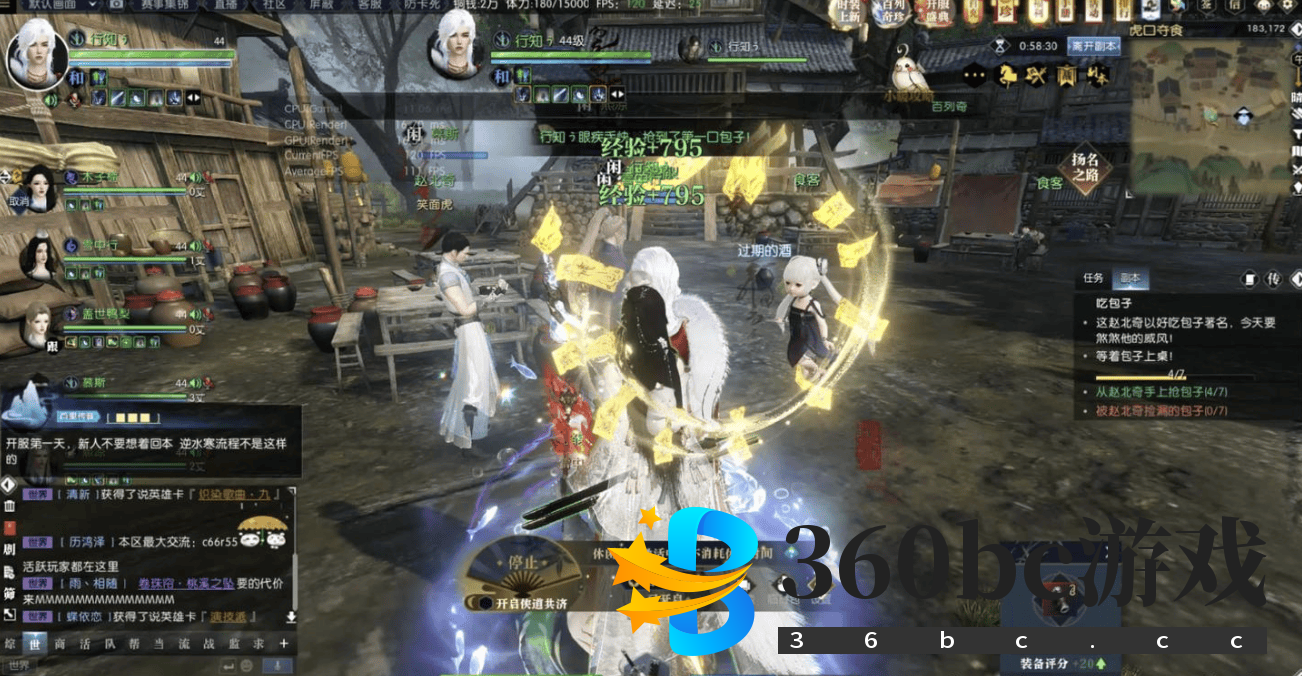The height and width of the screenshot is (676, 1302).
Task: Click the 停止 stop fan button
Action: [524, 561]
